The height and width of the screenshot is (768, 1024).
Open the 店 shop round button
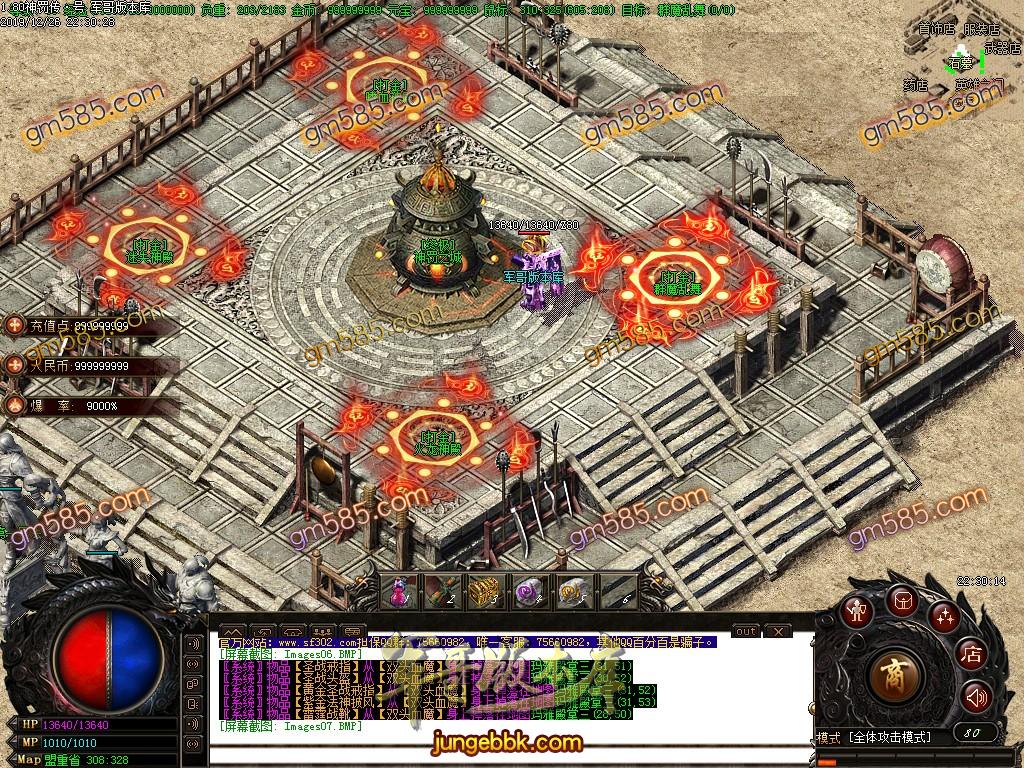[x=971, y=655]
